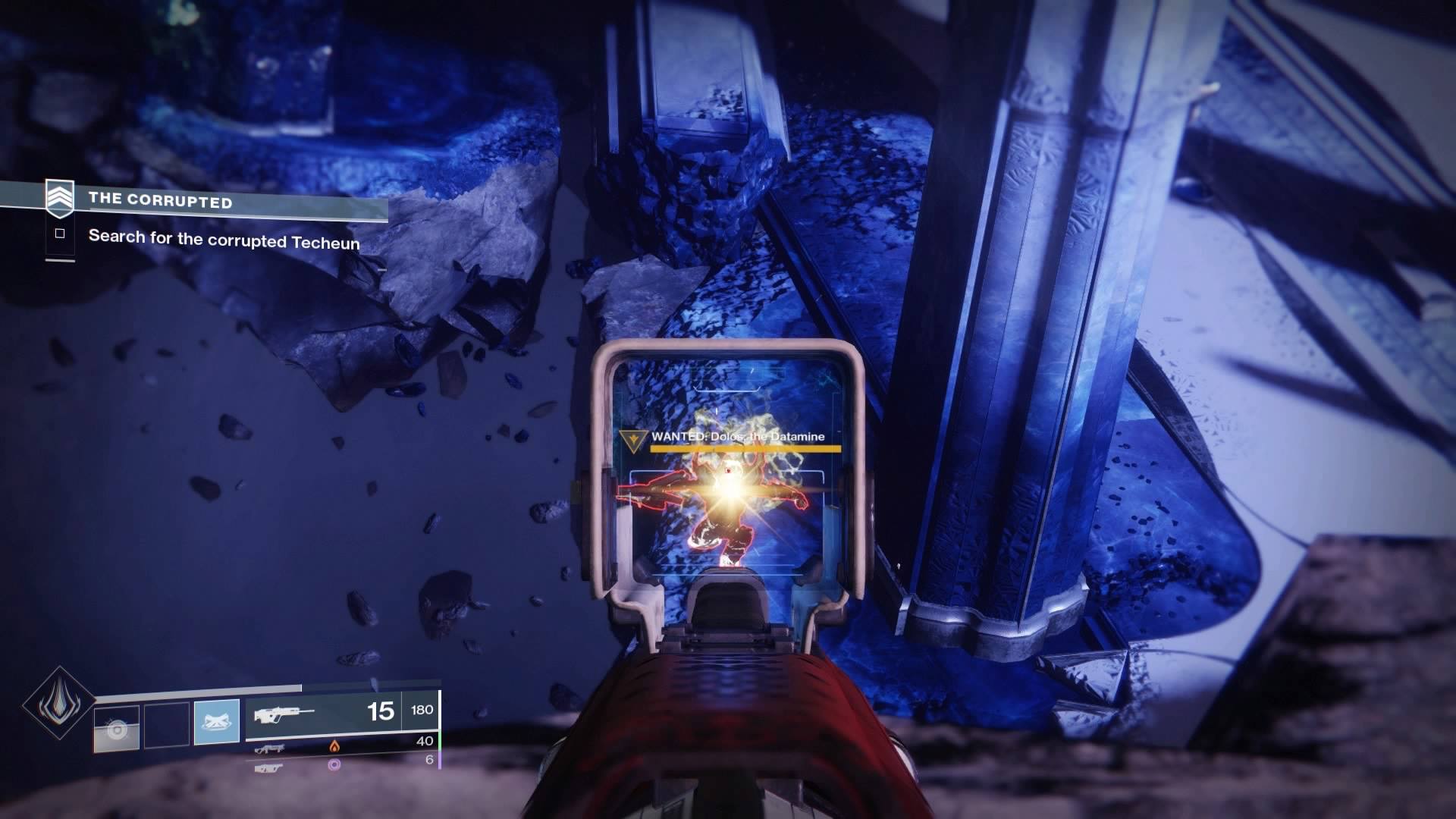Switch to the void heavy weapon
Image resolution: width=1456 pixels, height=819 pixels.
pyautogui.click(x=271, y=767)
